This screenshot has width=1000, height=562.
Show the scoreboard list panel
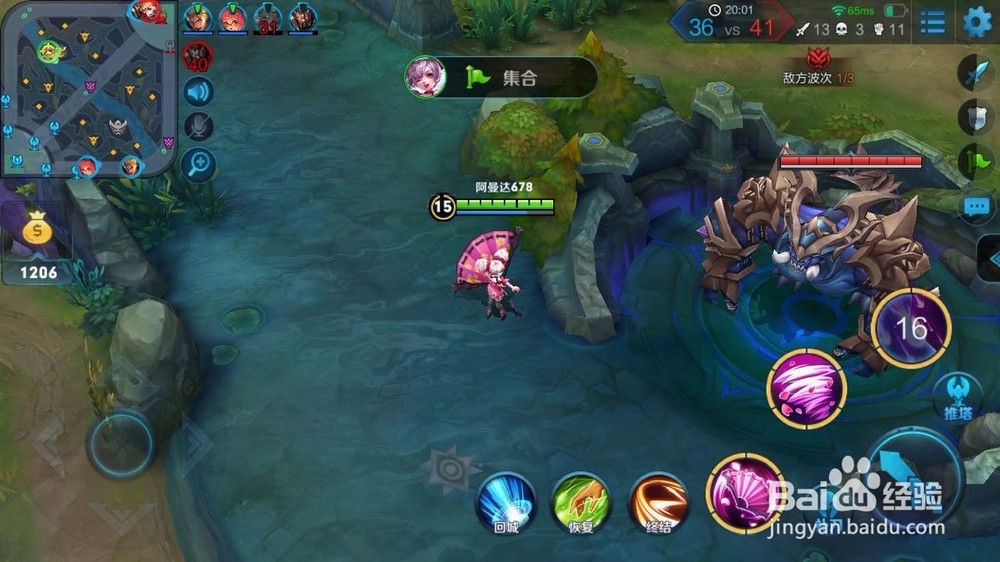click(x=932, y=22)
